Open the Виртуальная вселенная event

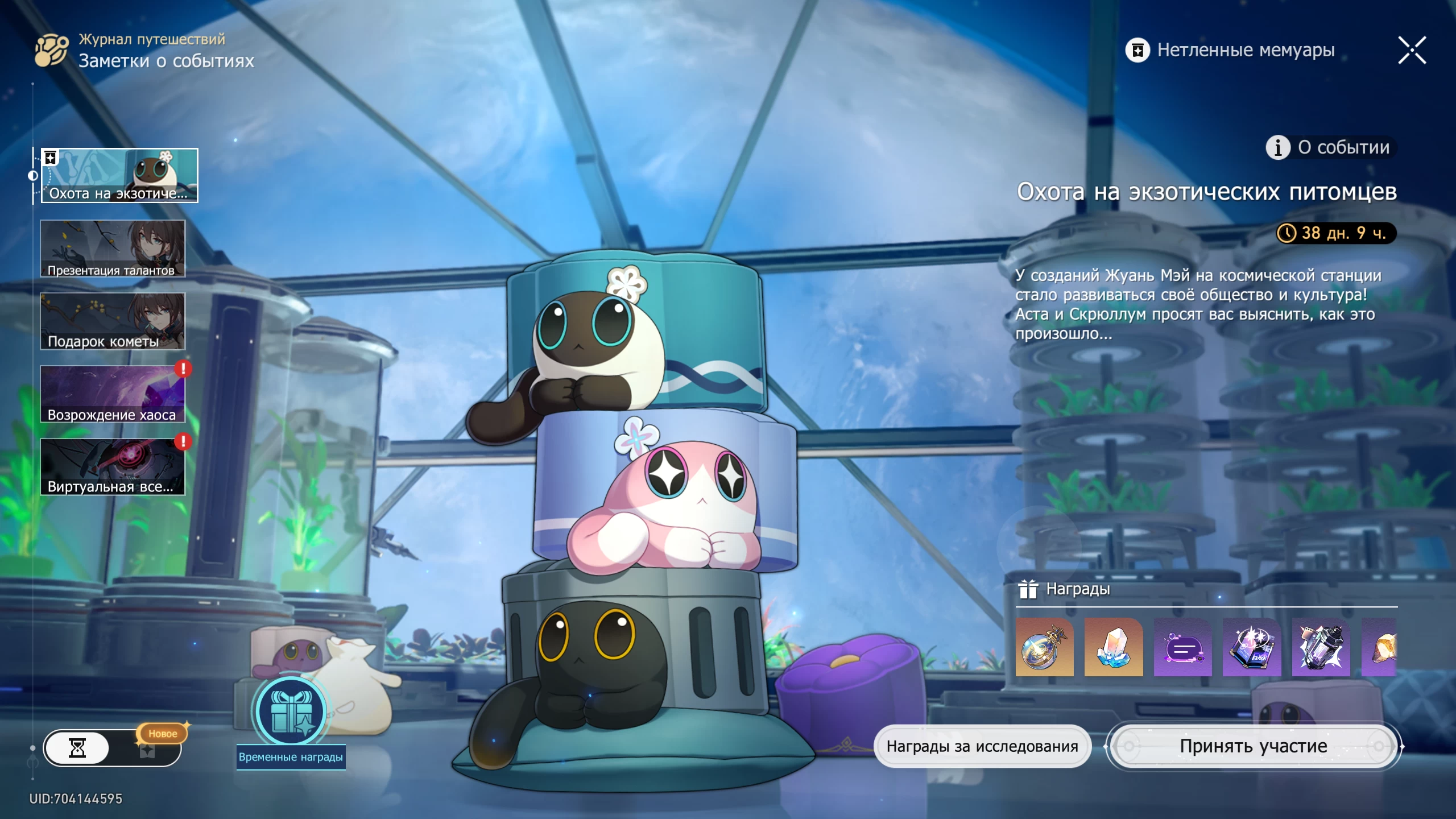pyautogui.click(x=113, y=467)
